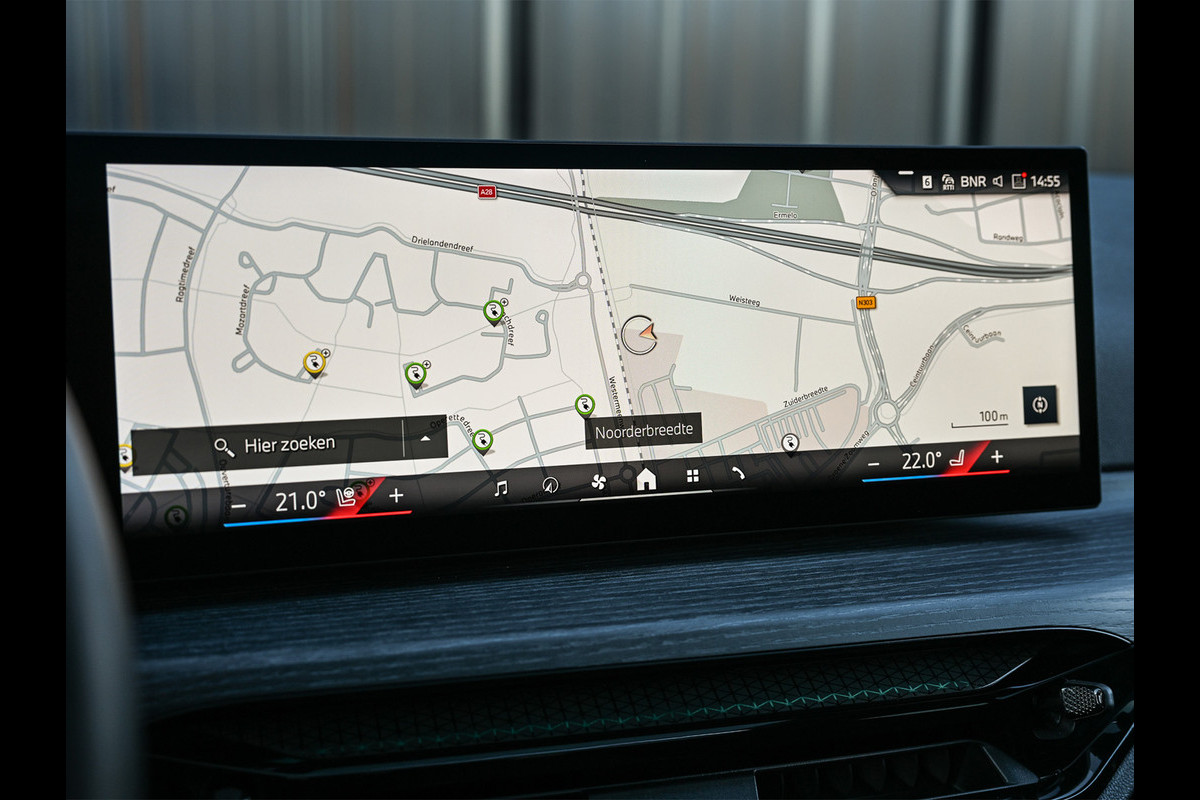Open the climate fan menu

tap(598, 482)
